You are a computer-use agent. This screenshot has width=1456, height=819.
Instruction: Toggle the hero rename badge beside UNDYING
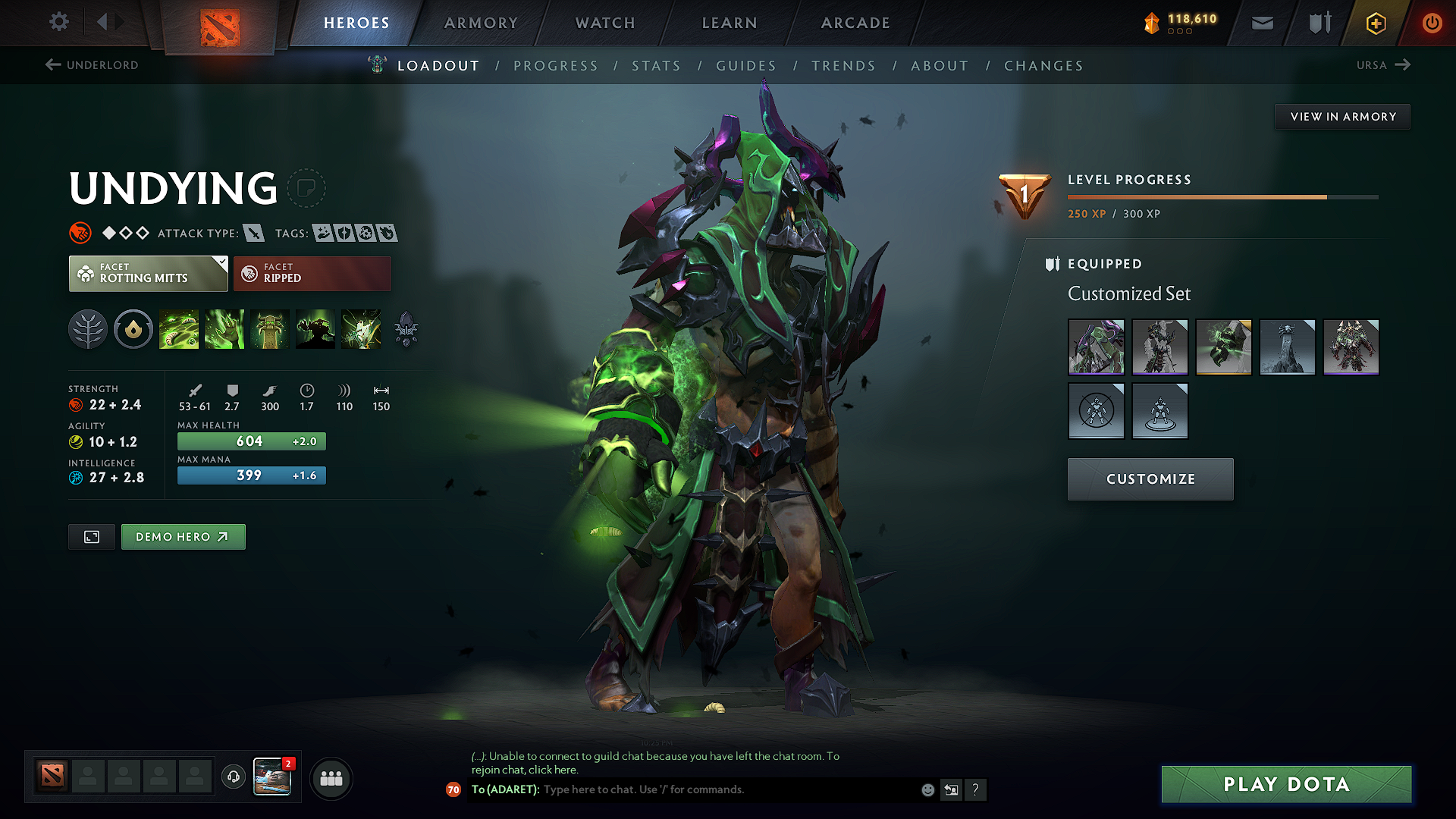[x=306, y=189]
